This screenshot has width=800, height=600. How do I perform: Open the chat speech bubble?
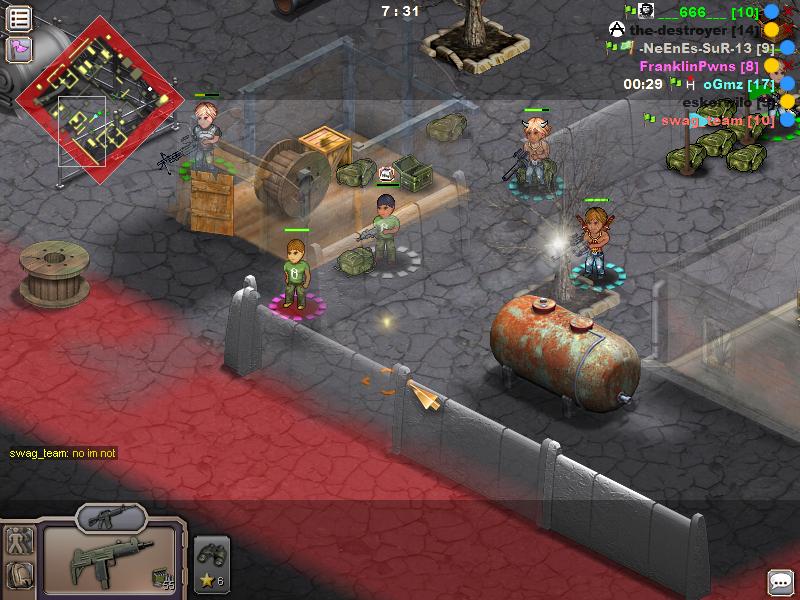pos(780,581)
